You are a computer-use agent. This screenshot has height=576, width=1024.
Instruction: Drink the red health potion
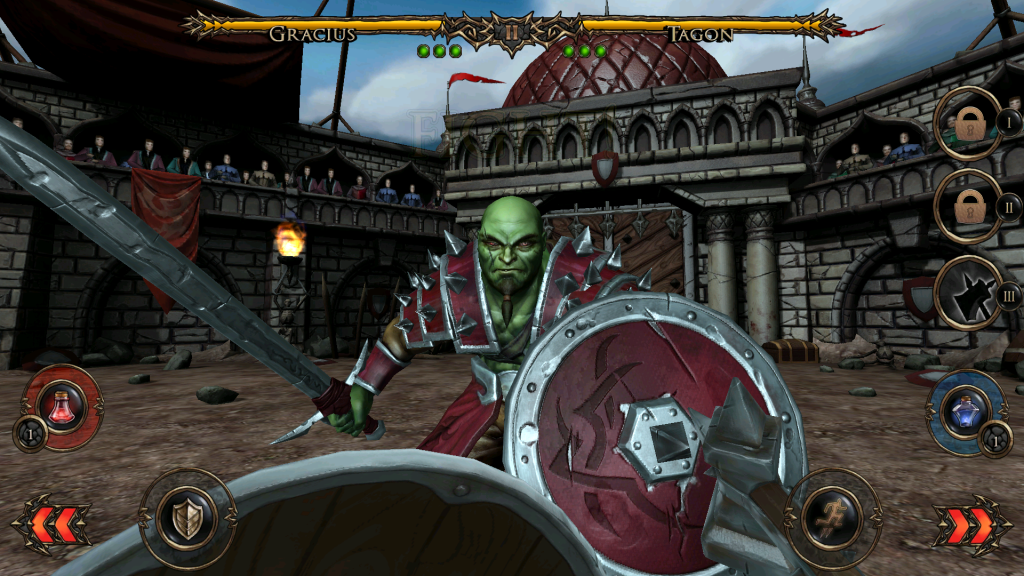pyautogui.click(x=62, y=407)
